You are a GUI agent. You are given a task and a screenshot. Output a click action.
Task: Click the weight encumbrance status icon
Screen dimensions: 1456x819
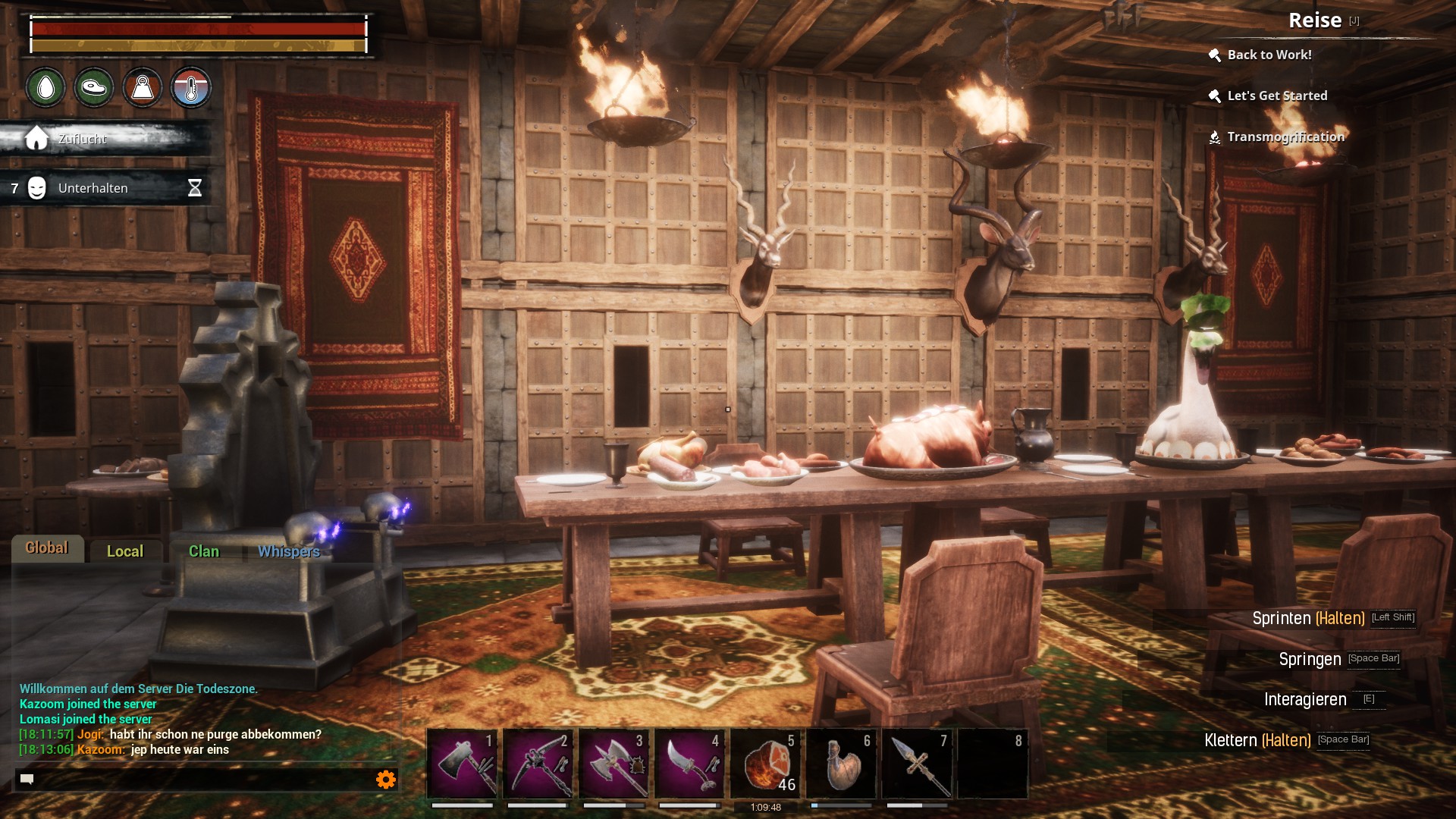click(143, 88)
